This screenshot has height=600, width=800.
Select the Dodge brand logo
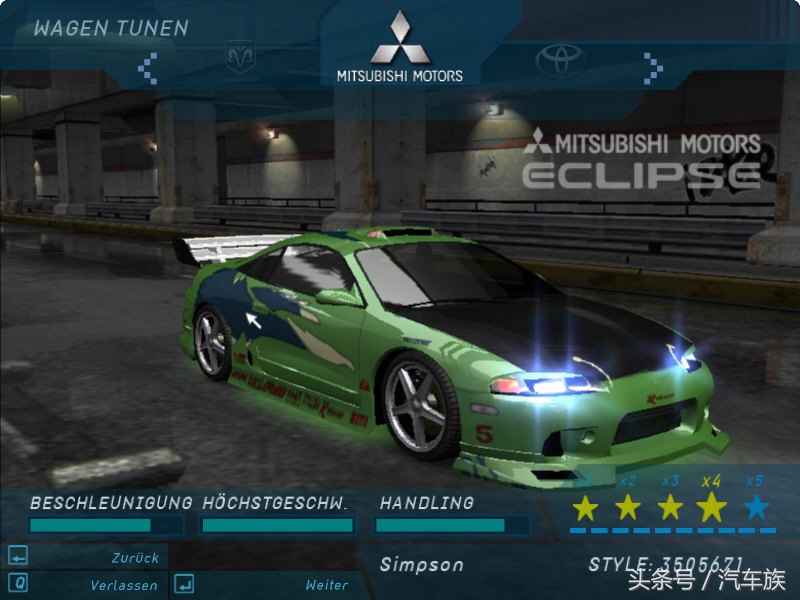tap(240, 58)
